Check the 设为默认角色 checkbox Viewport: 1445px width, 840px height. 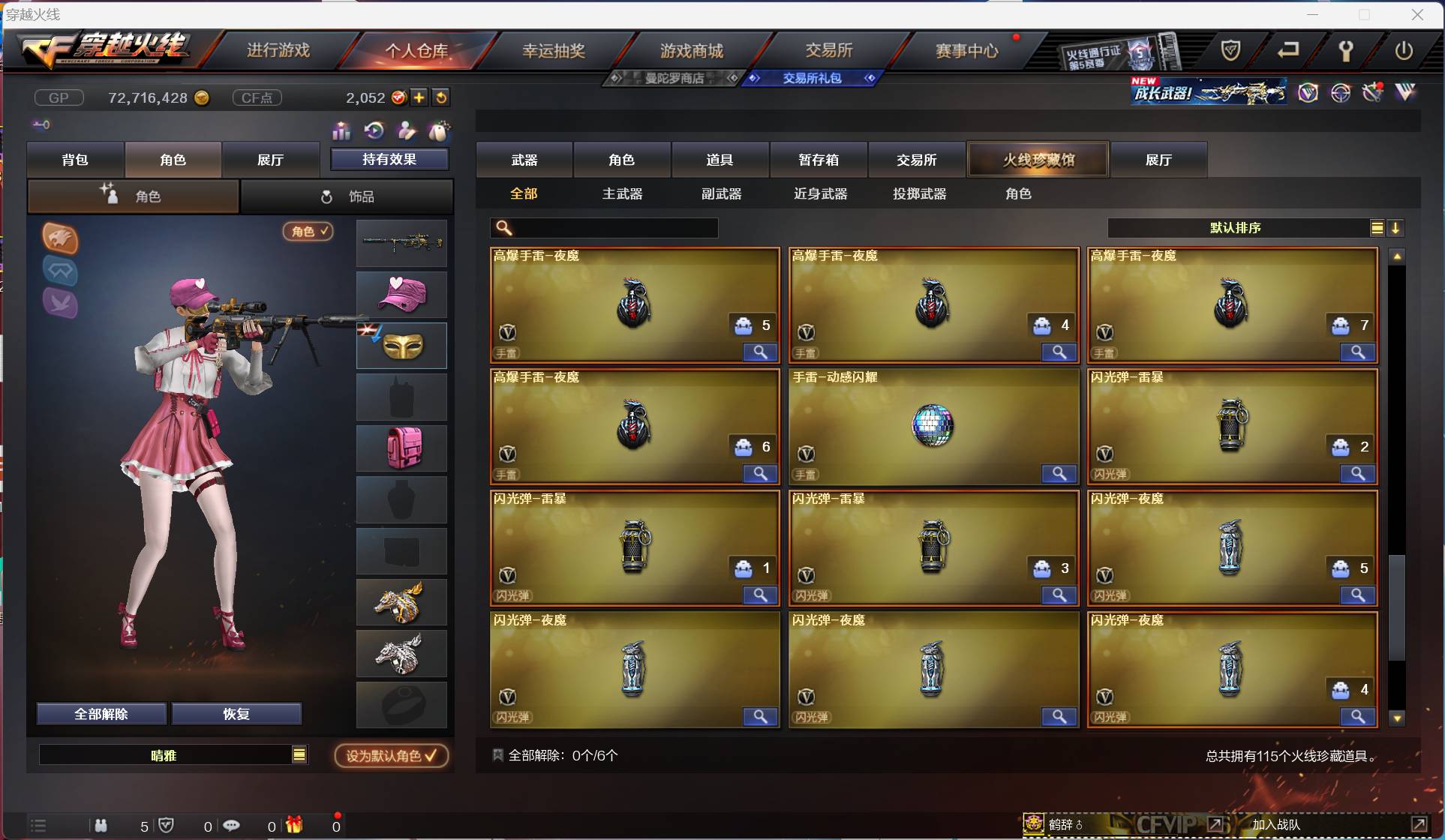432,755
